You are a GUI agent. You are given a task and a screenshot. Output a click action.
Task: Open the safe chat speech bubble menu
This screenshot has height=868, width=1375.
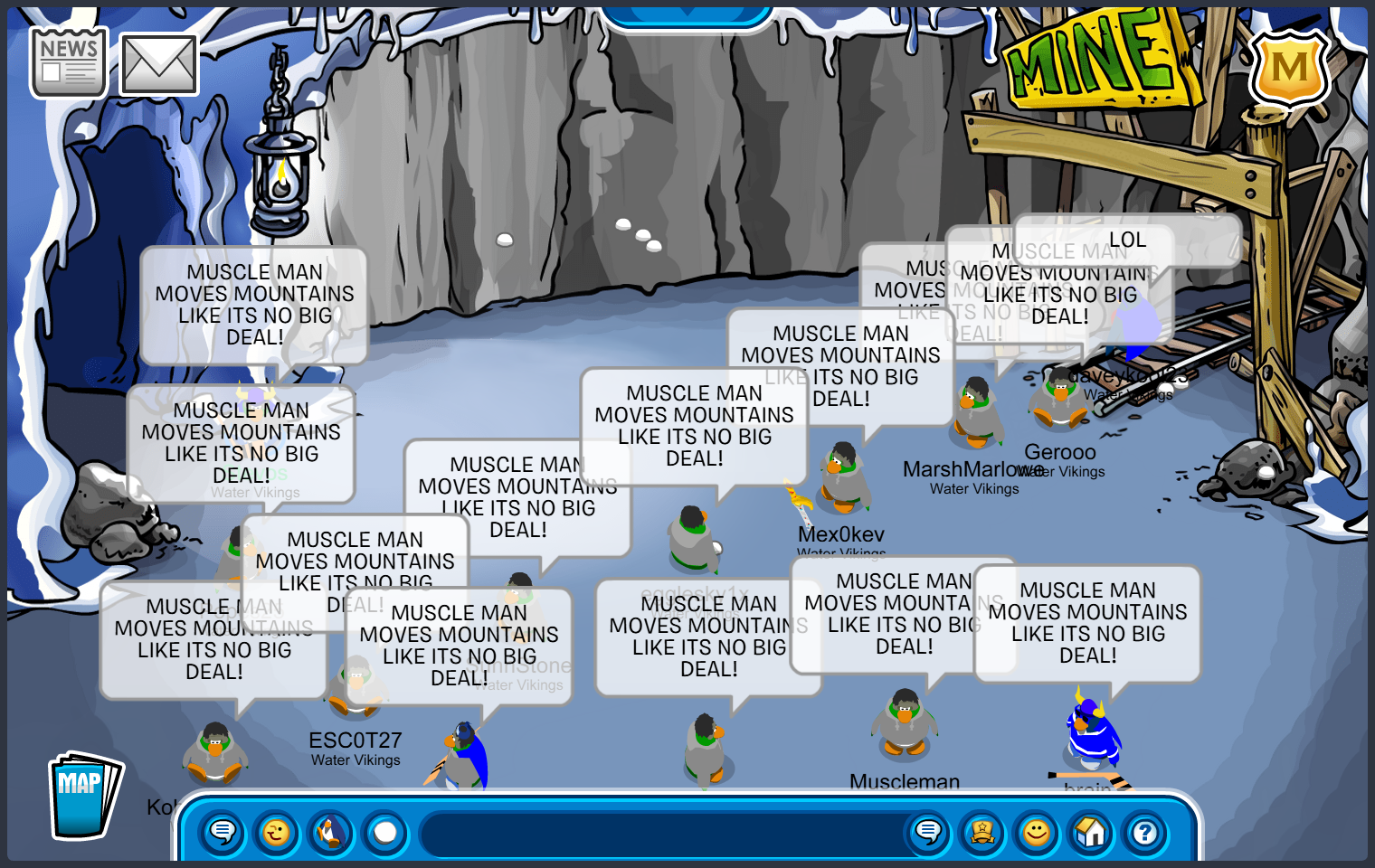pos(223,832)
